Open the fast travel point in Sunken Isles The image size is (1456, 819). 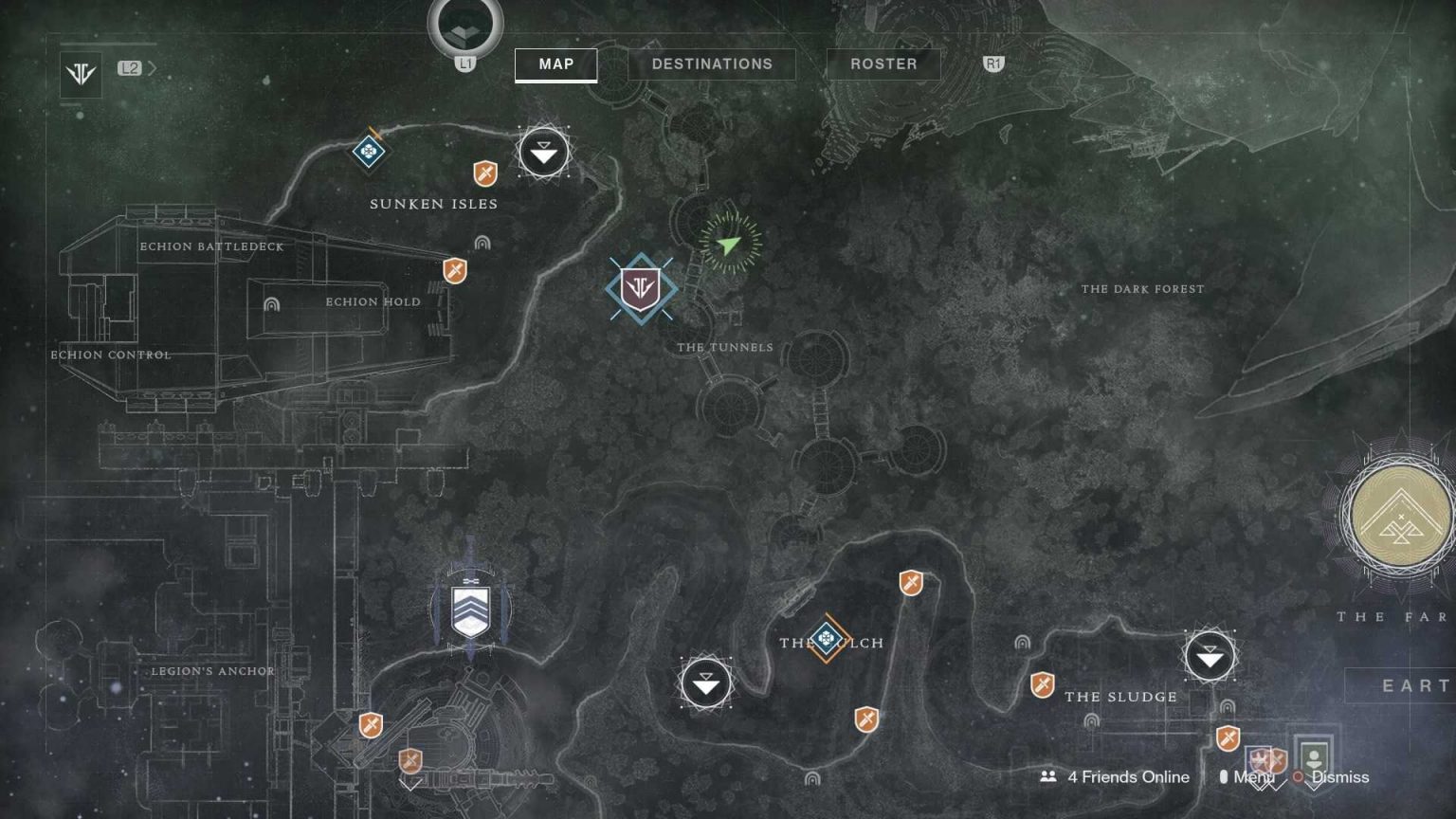coord(542,152)
